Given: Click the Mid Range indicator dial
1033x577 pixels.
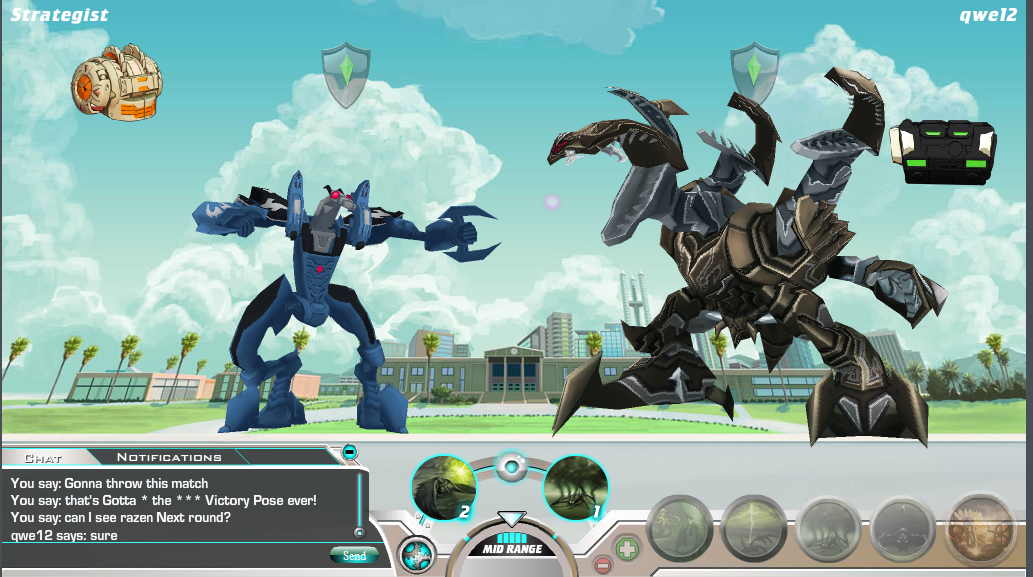Looking at the screenshot, I should coord(511,545).
